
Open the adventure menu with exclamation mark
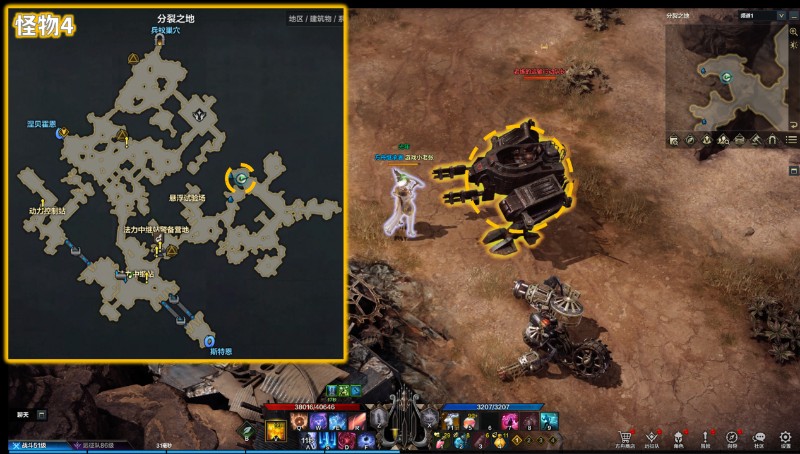(x=706, y=436)
